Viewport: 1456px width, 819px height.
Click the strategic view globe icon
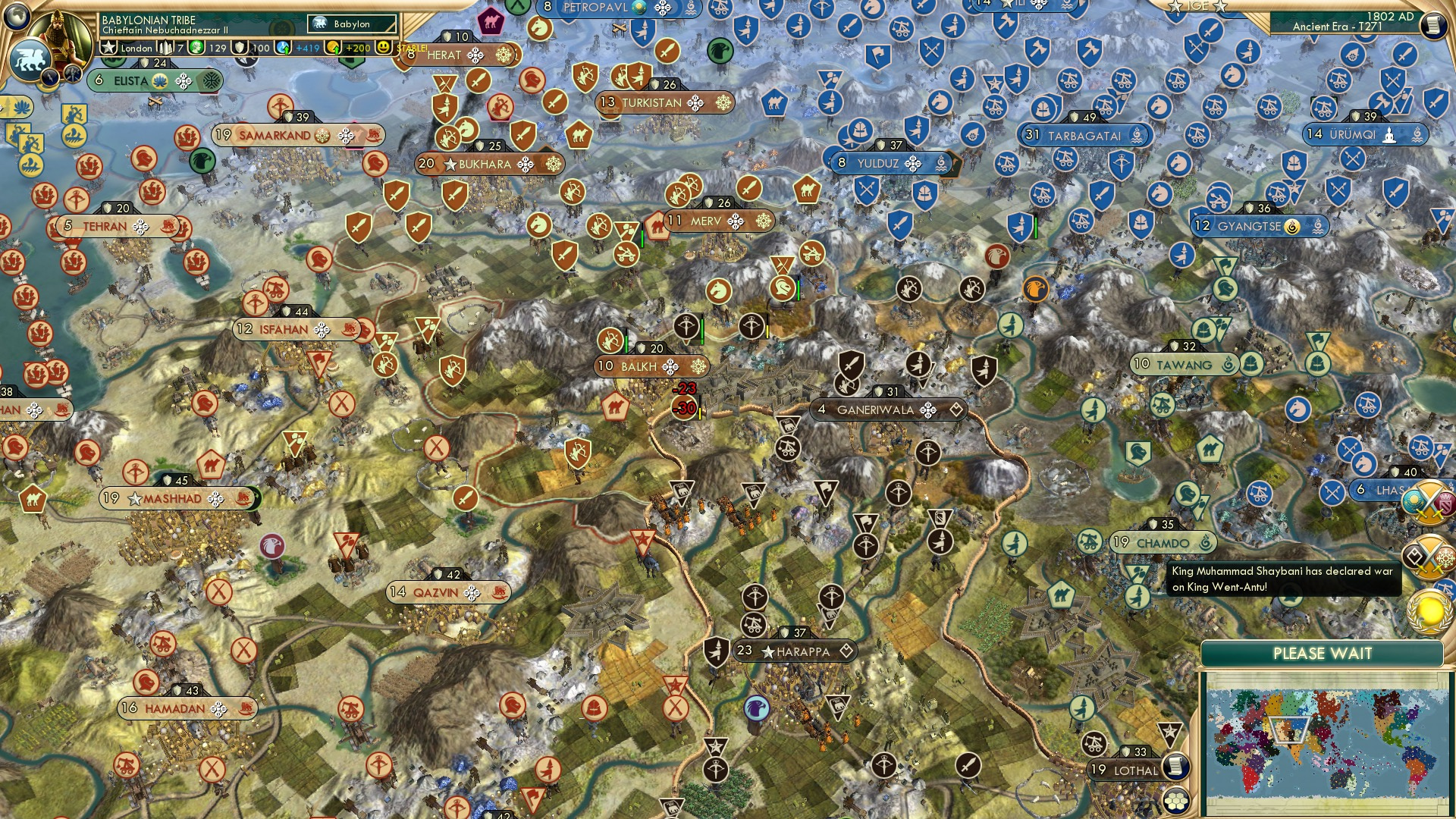point(15,16)
